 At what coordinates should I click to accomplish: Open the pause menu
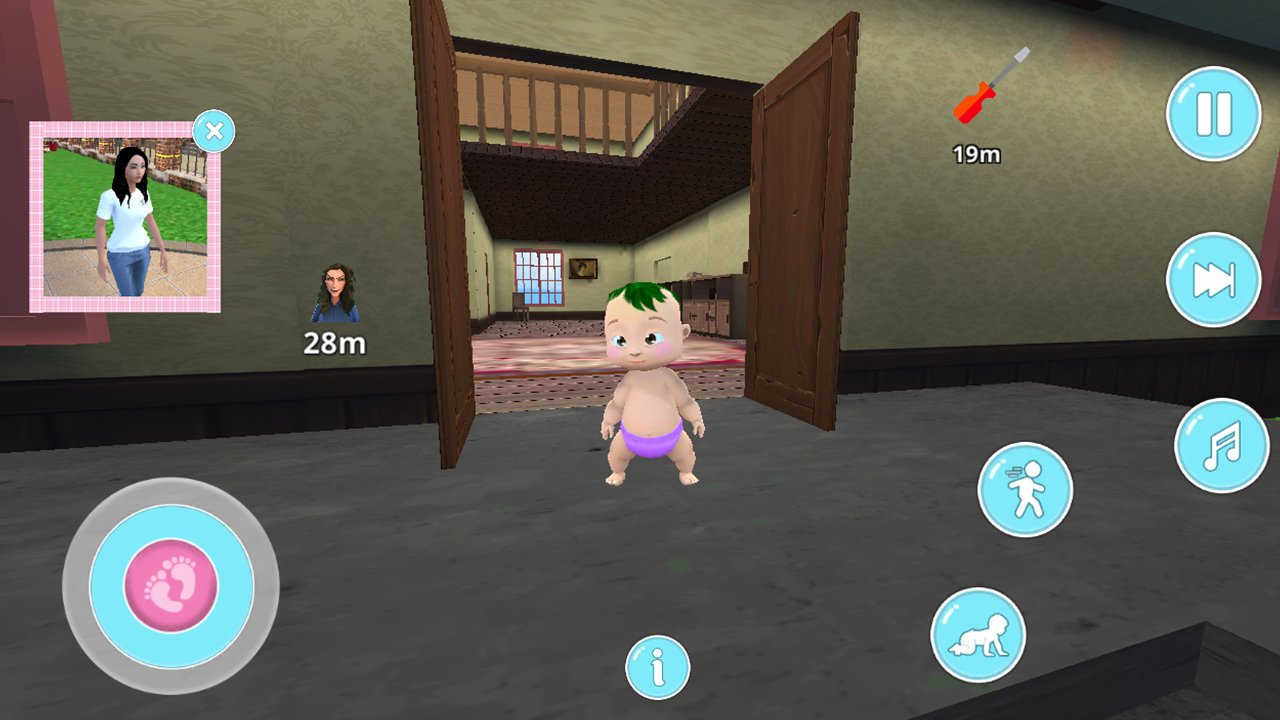1213,114
